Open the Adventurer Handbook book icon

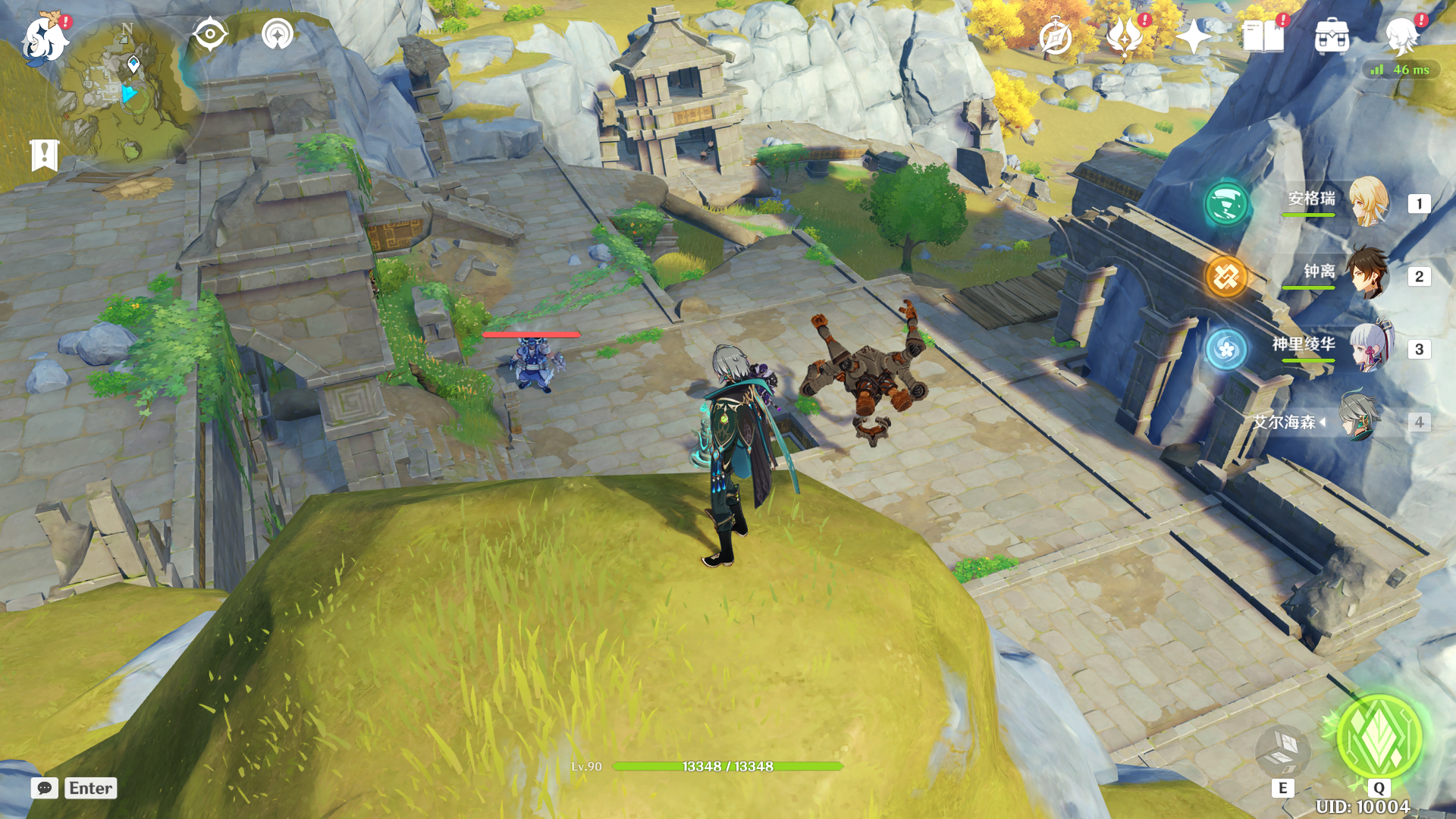(1263, 36)
